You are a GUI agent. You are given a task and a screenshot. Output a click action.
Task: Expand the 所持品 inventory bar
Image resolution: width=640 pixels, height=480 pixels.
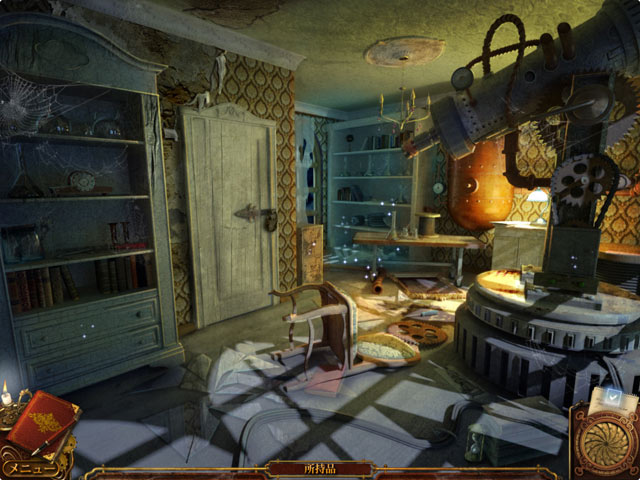click(x=319, y=468)
